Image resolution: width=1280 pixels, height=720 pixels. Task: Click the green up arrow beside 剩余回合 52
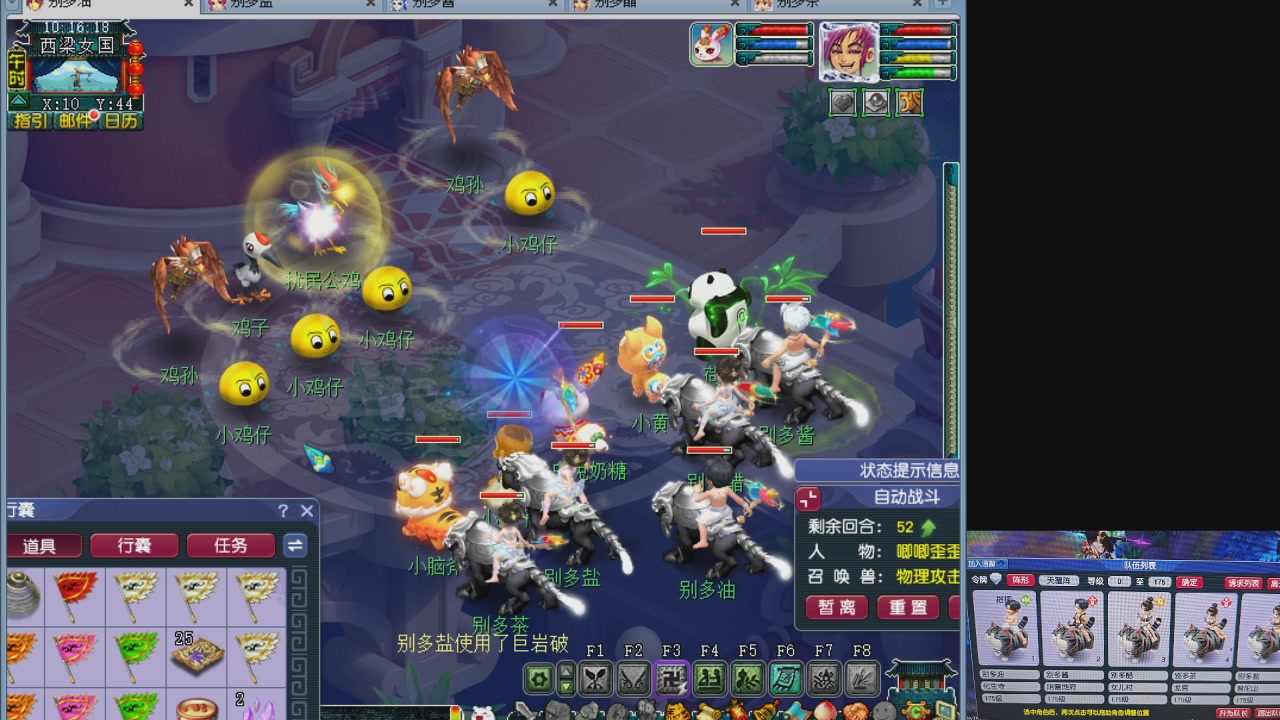[x=929, y=526]
